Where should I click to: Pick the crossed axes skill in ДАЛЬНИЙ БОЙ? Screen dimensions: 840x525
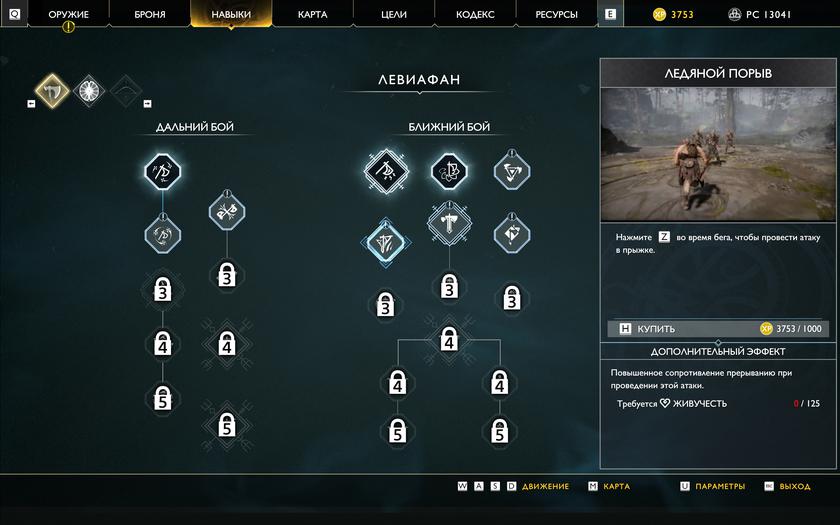(227, 211)
